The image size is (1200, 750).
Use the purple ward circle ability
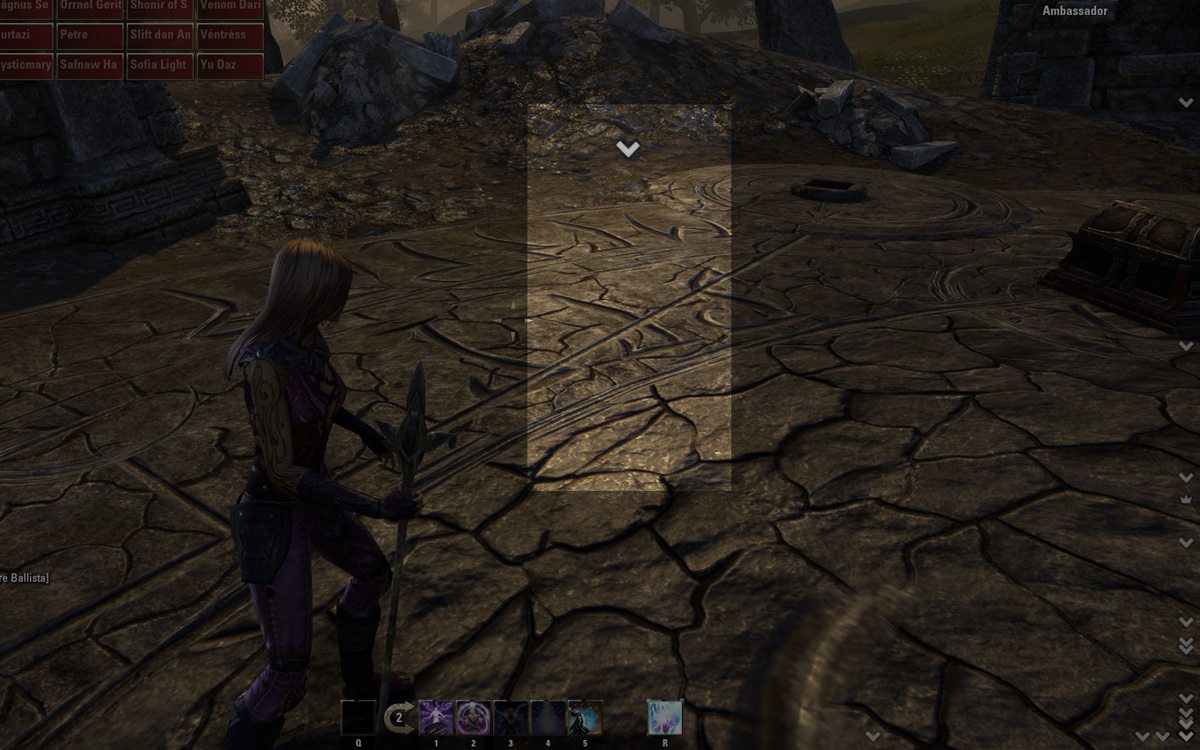[x=473, y=717]
